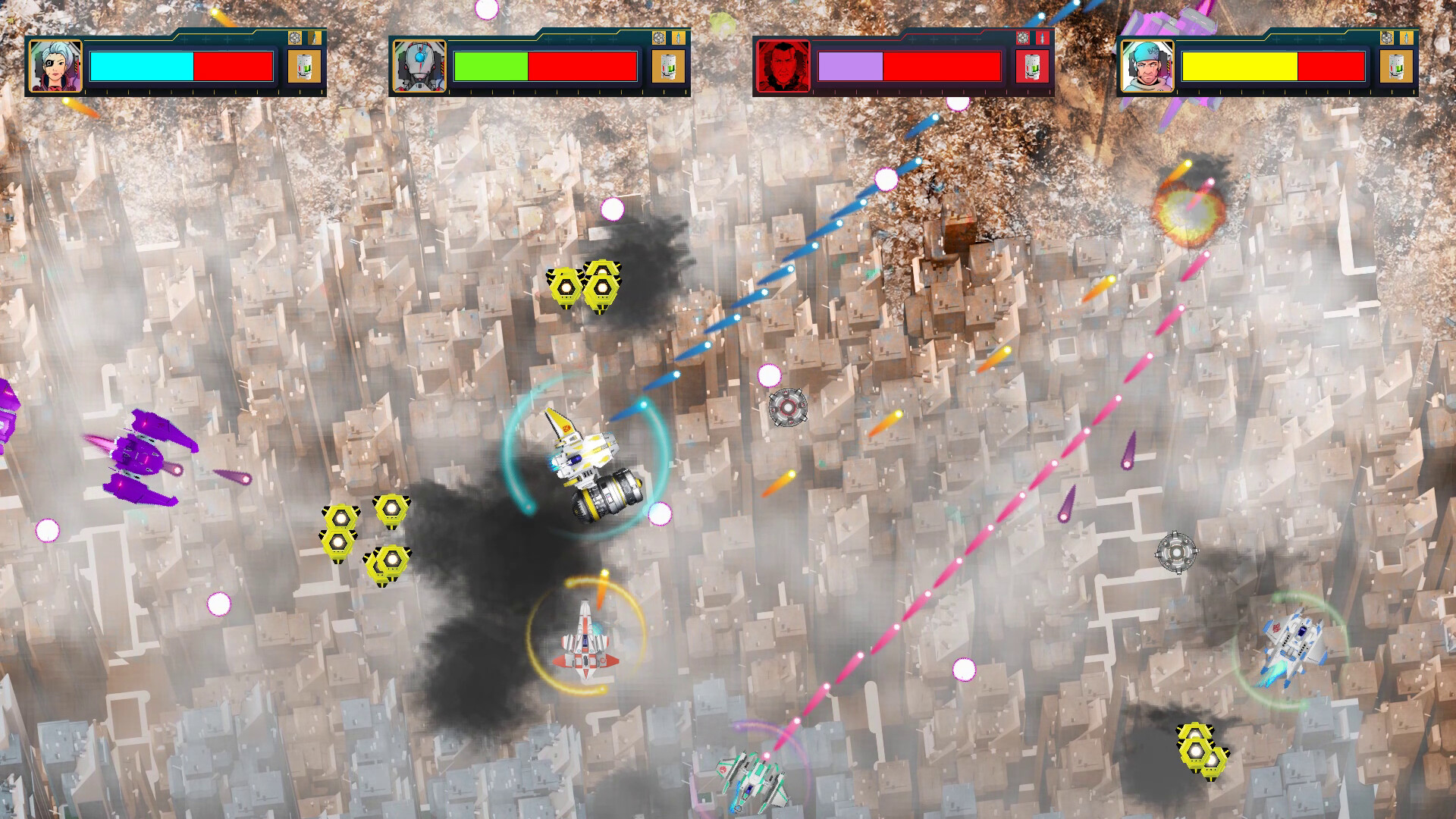The image size is (1456, 819).
Task: Click the gear icon on the rightmost player's HUD
Action: tap(1386, 38)
